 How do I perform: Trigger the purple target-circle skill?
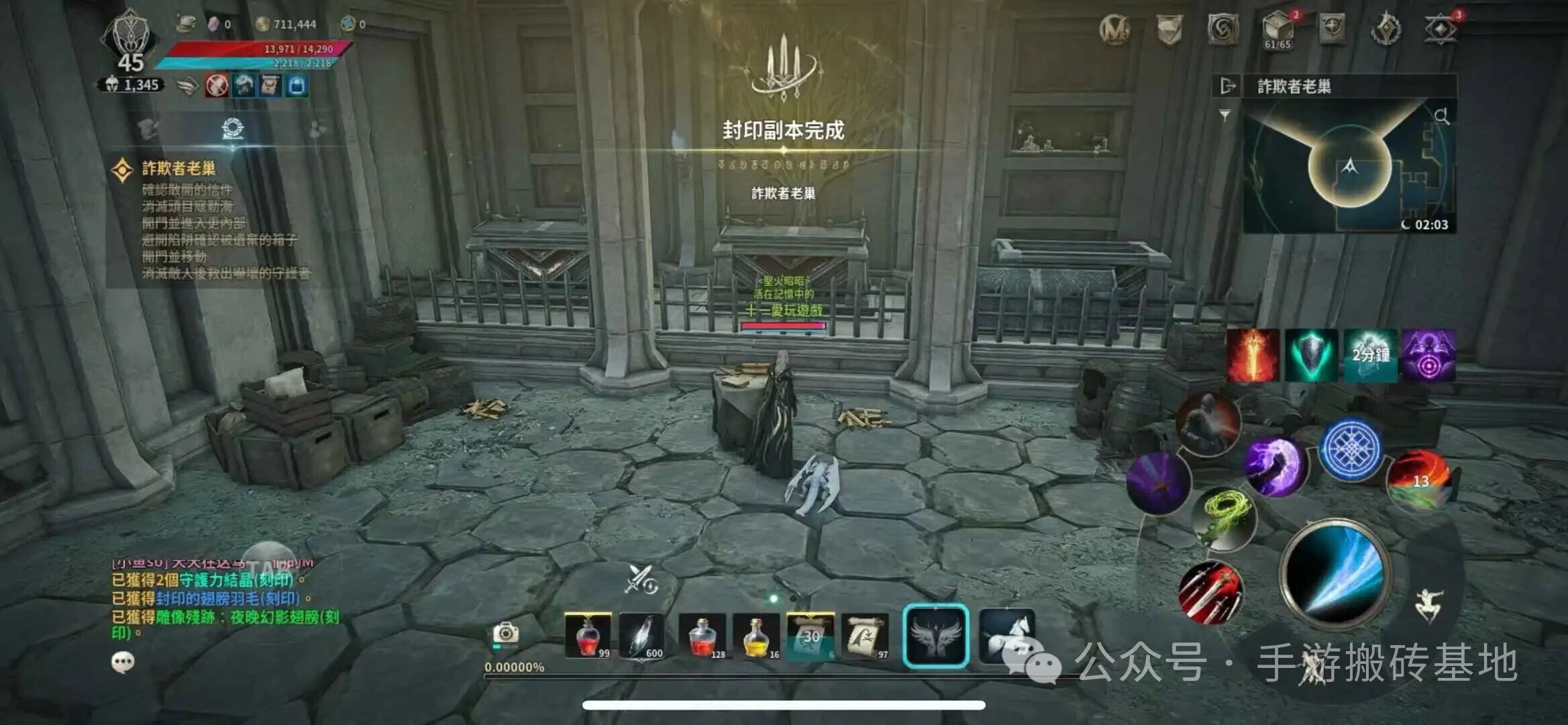click(x=1428, y=356)
